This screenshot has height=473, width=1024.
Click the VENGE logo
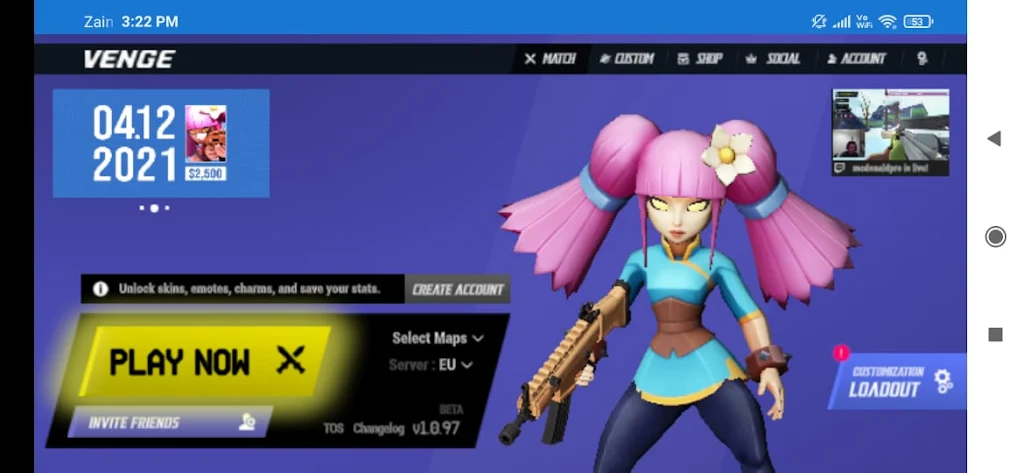[129, 59]
